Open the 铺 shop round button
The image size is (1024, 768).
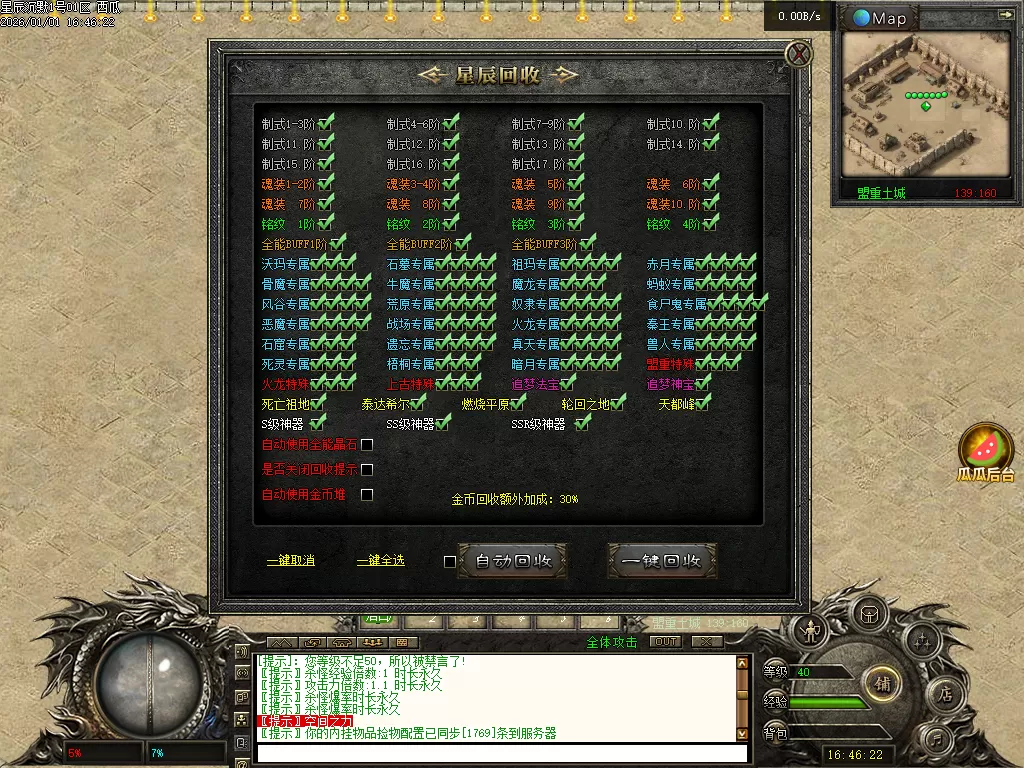pos(882,684)
